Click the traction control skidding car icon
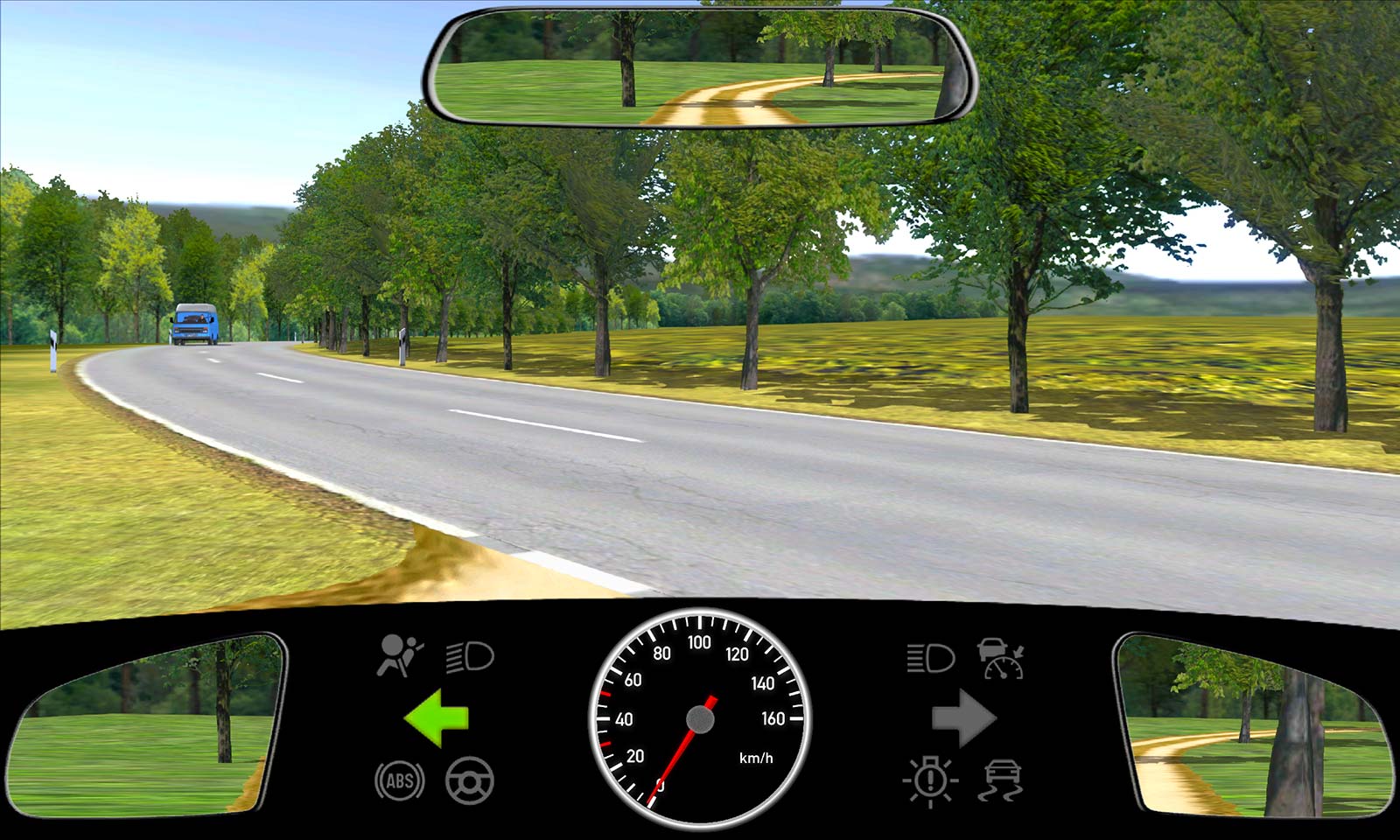Image resolution: width=1400 pixels, height=840 pixels. [1001, 780]
